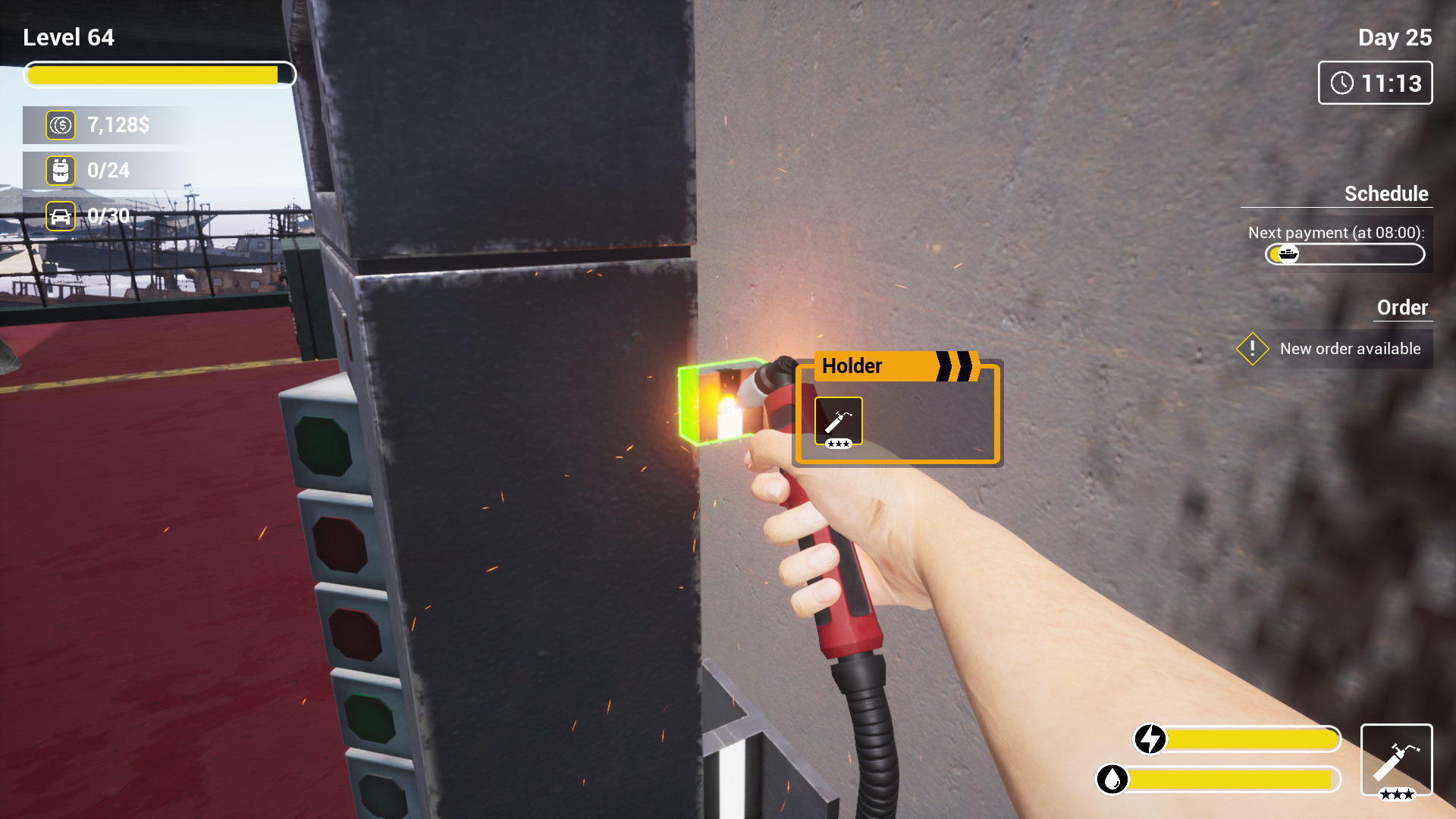Click the warning diamond beside New order available
The width and height of the screenshot is (1456, 819).
(x=1252, y=349)
